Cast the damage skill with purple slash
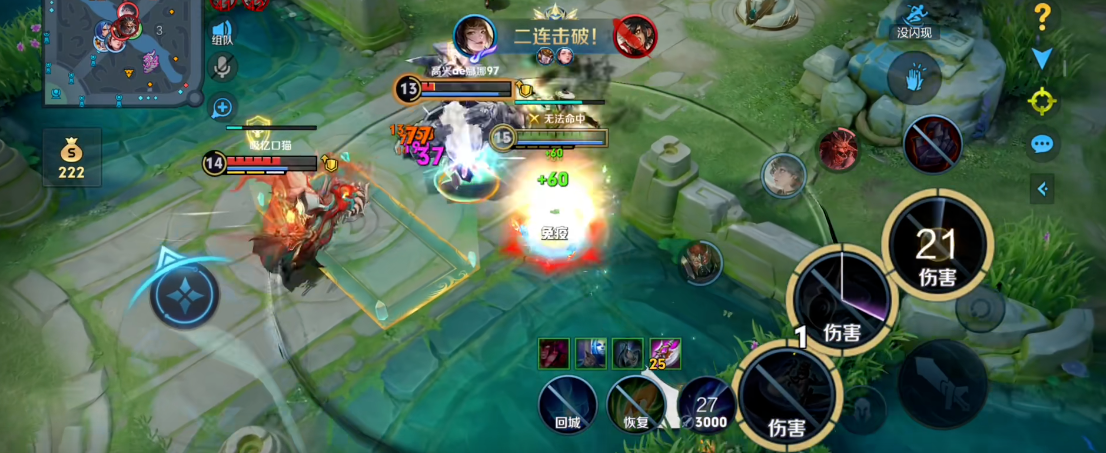 (x=841, y=296)
